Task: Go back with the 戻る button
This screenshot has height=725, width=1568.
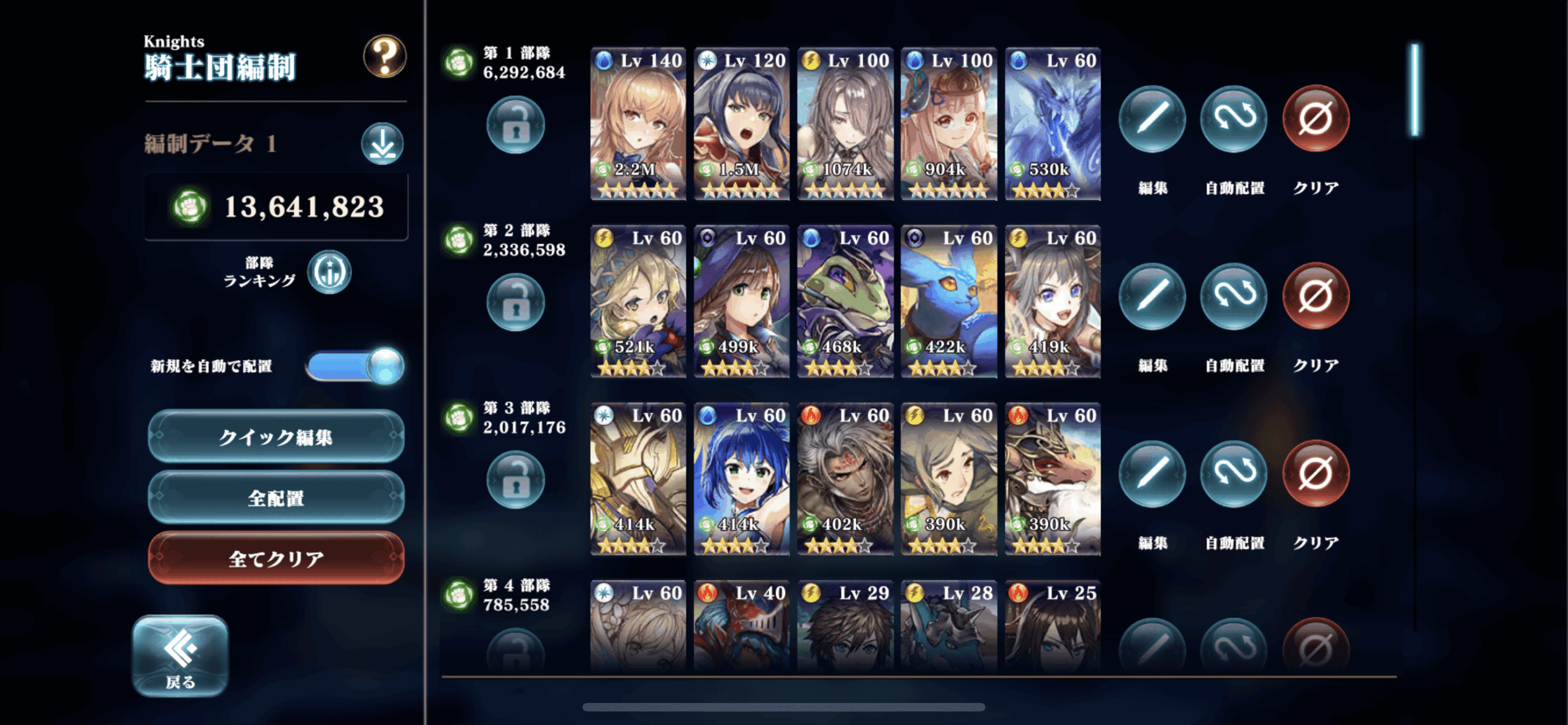Action: [x=180, y=656]
